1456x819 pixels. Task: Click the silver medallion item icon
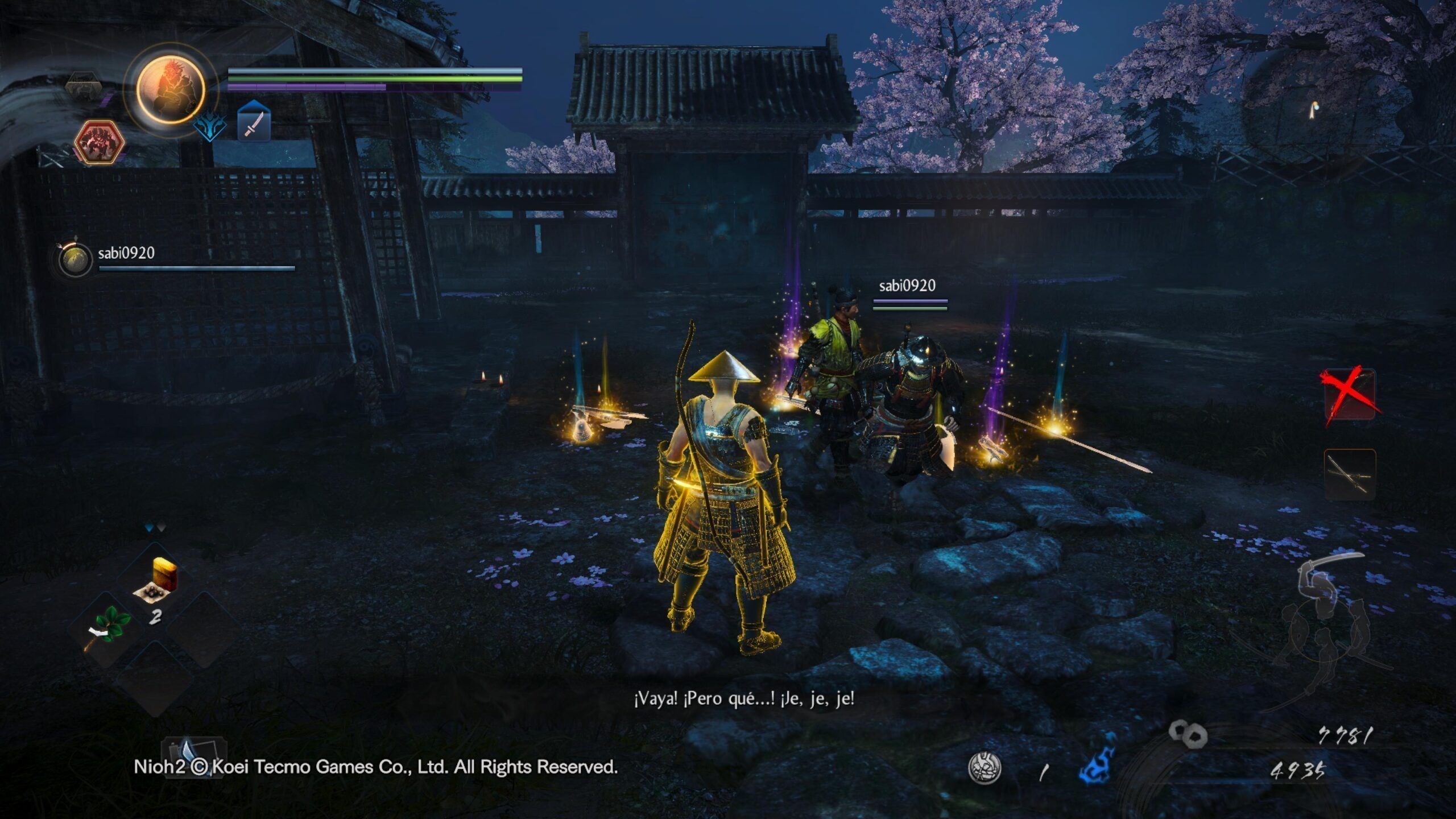coord(985,767)
